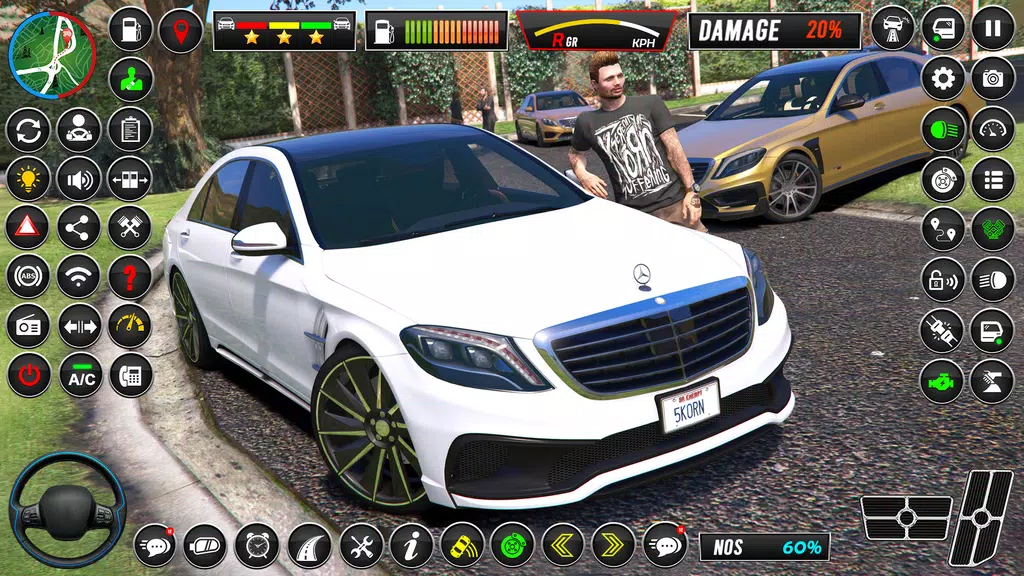Take a screenshot with the camera button
1024x576 pixels.
click(x=992, y=78)
